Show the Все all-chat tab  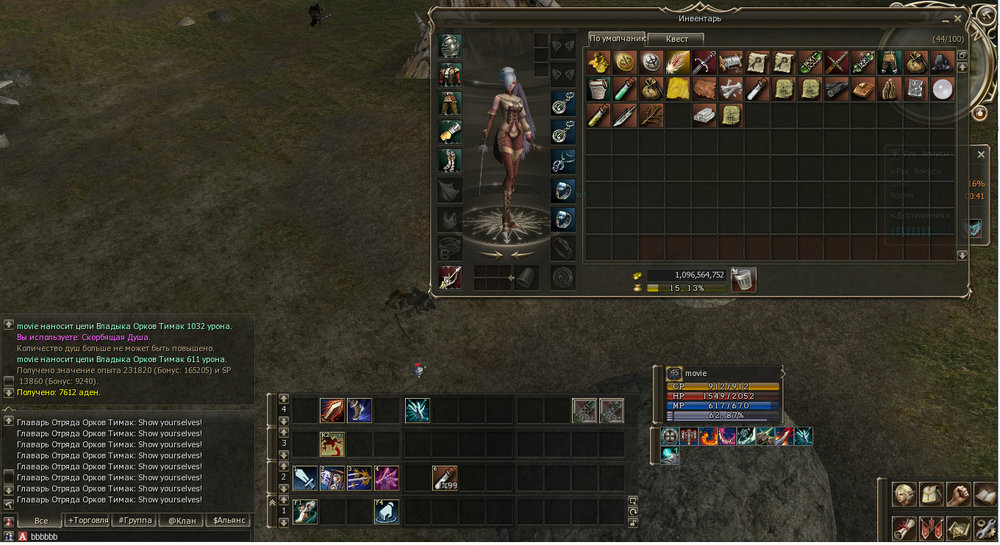41,521
